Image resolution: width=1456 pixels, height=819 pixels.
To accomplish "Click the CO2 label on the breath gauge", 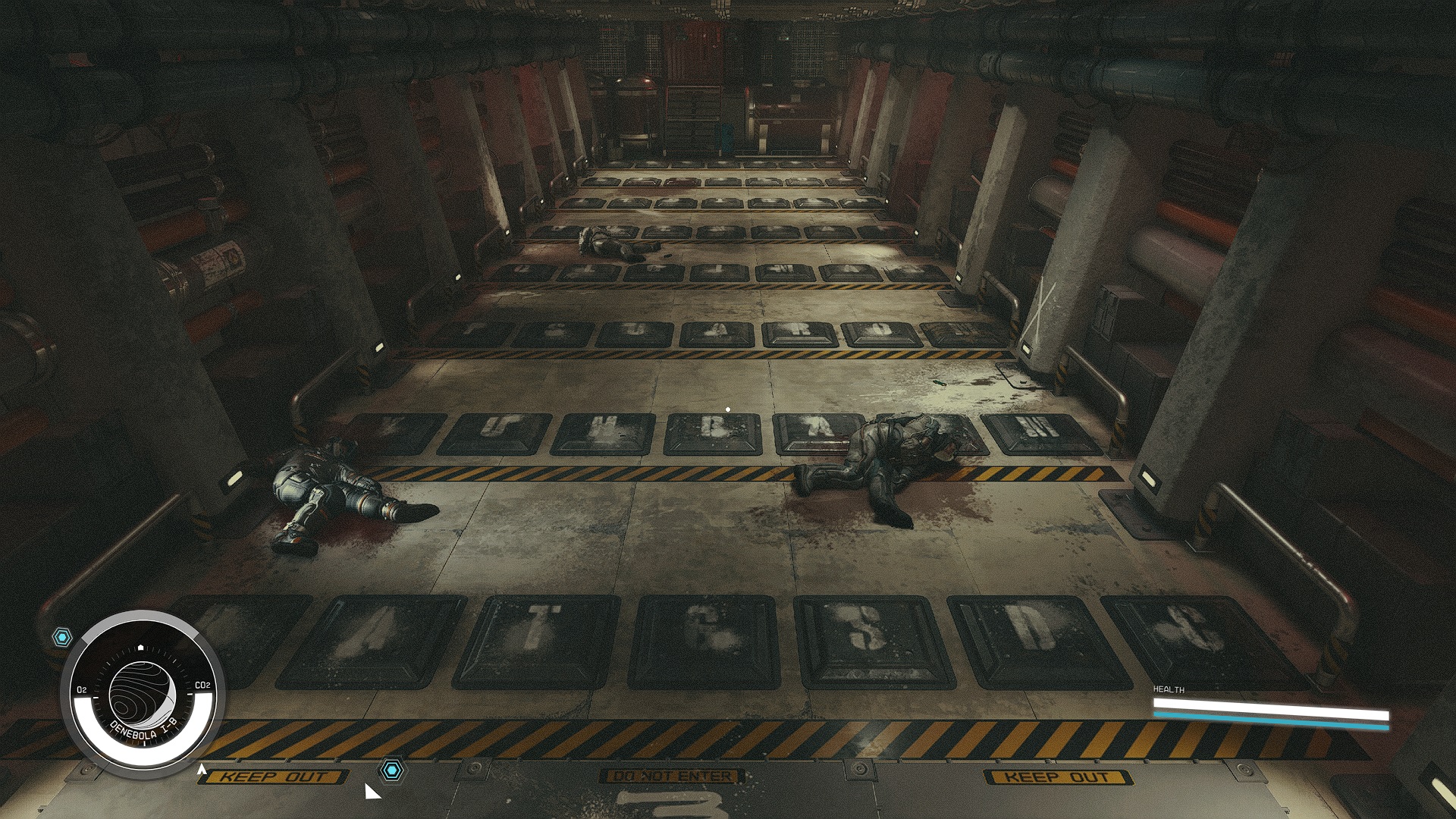I will 203,686.
